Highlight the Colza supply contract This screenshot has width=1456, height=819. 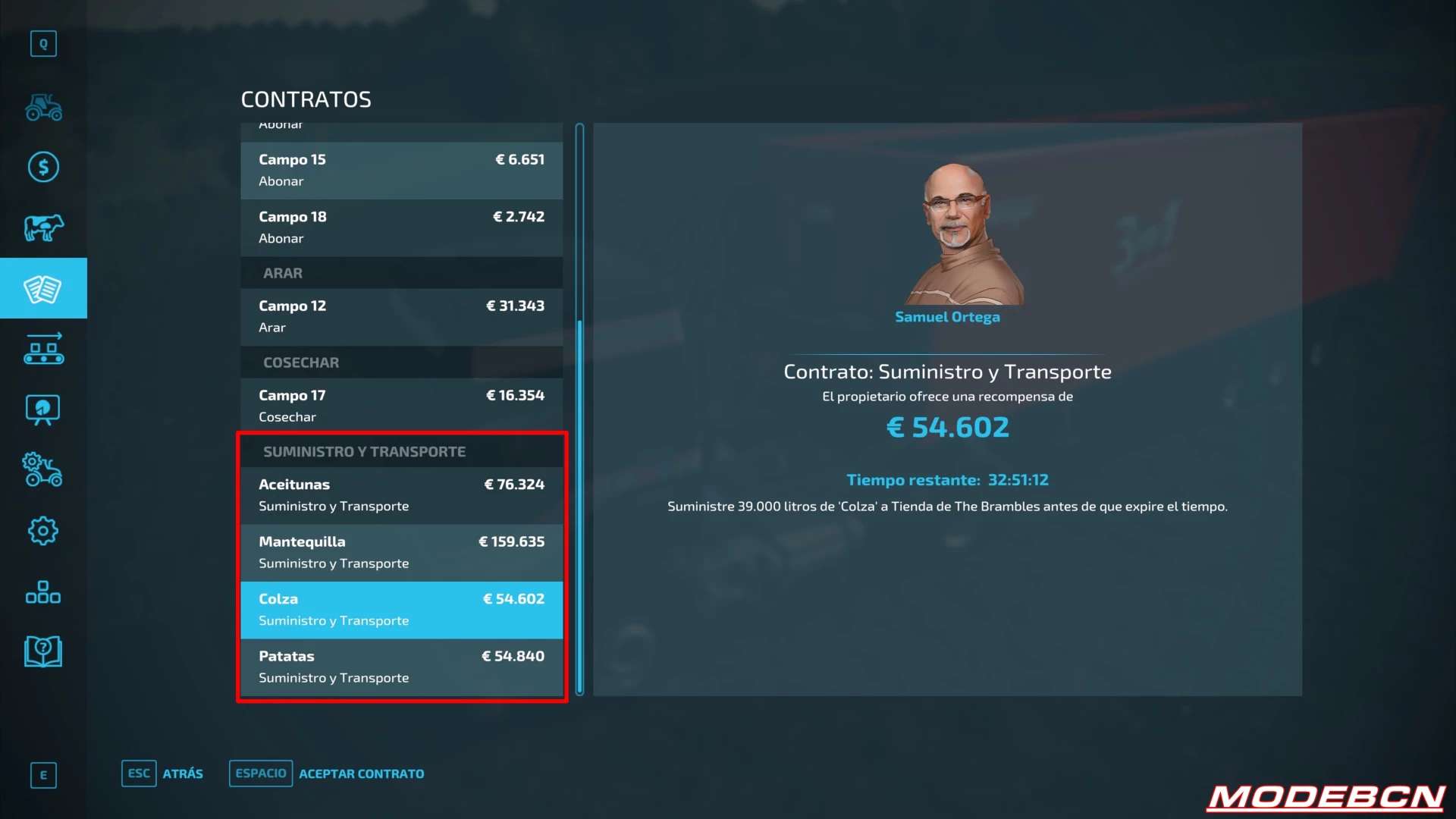point(401,610)
